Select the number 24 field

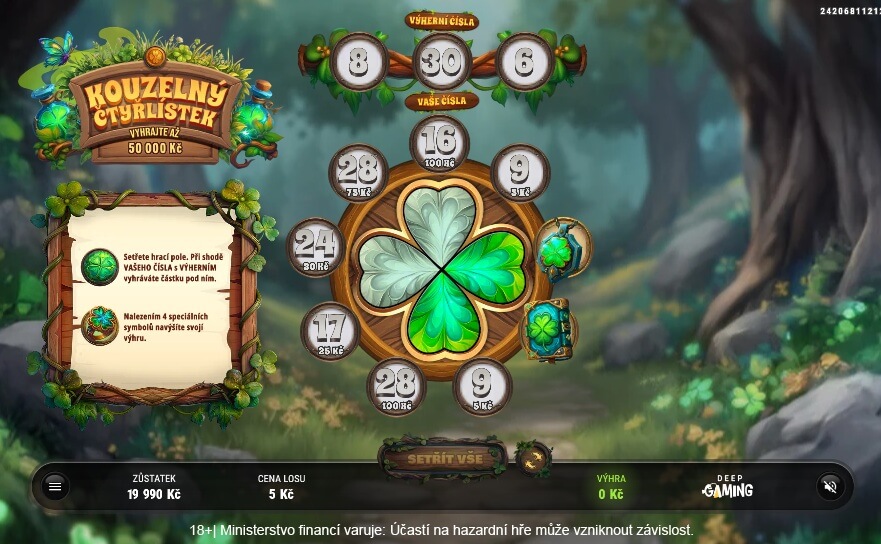point(316,247)
